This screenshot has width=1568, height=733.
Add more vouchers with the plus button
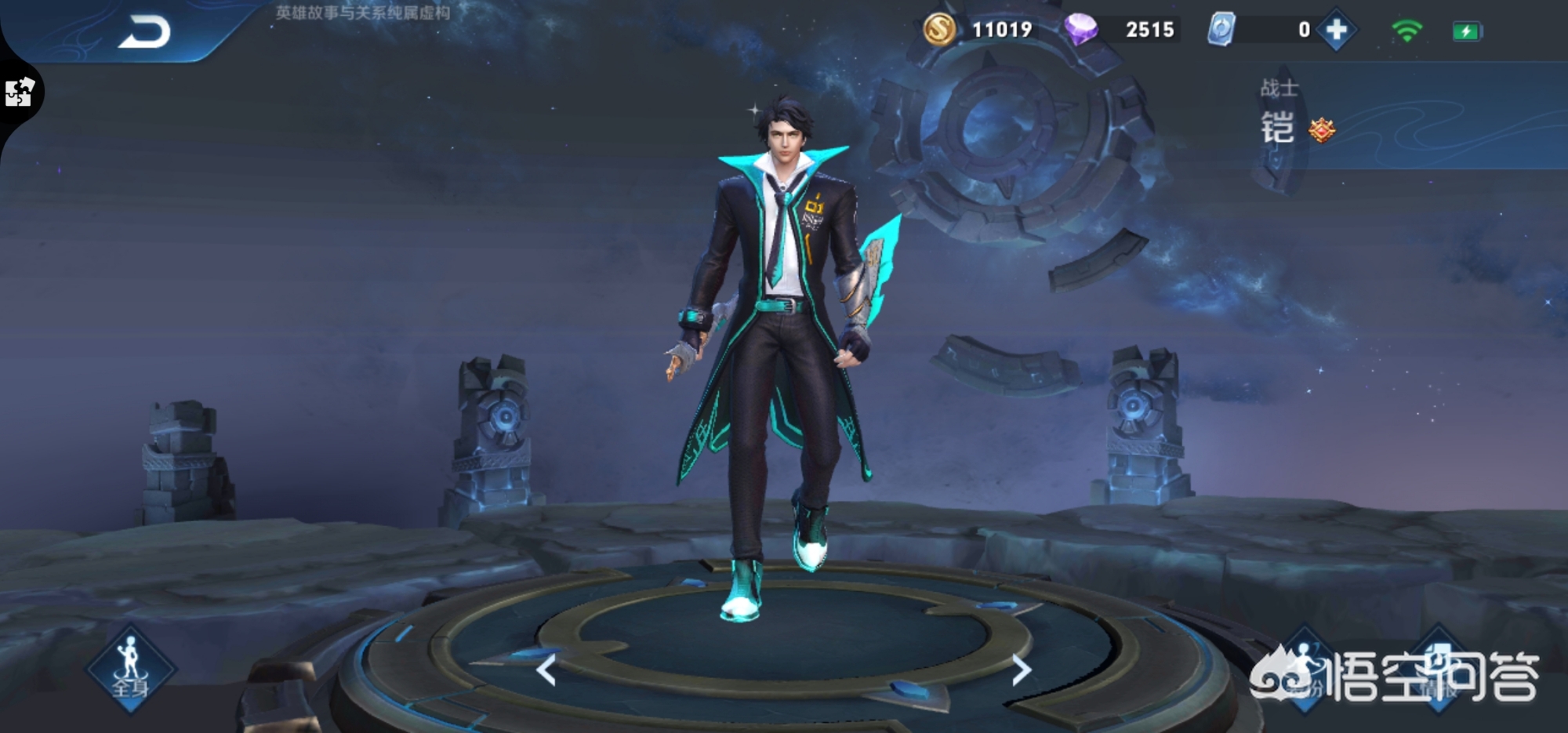point(1337,31)
